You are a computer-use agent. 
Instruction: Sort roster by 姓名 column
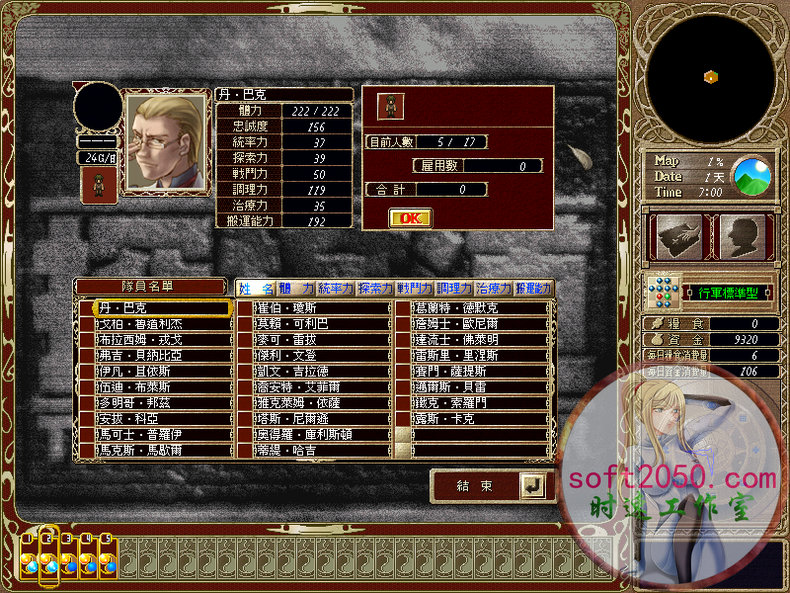[256, 289]
